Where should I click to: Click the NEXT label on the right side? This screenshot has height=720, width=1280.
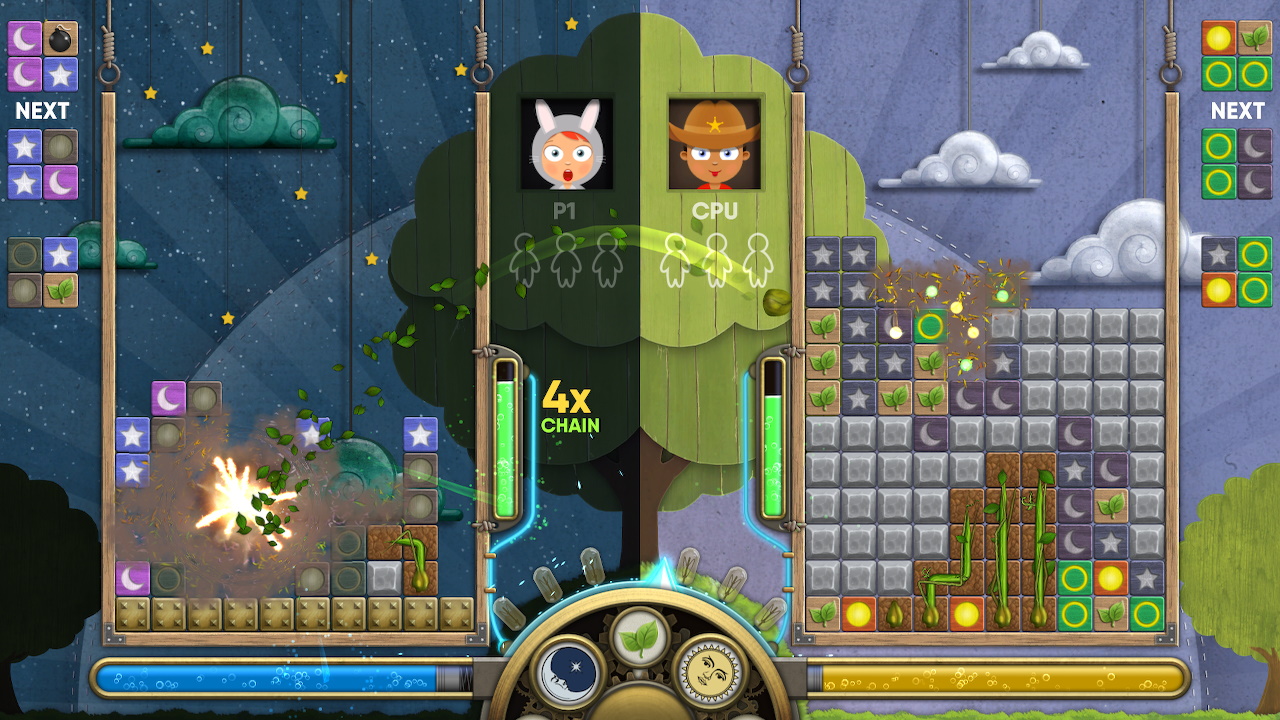point(1236,110)
